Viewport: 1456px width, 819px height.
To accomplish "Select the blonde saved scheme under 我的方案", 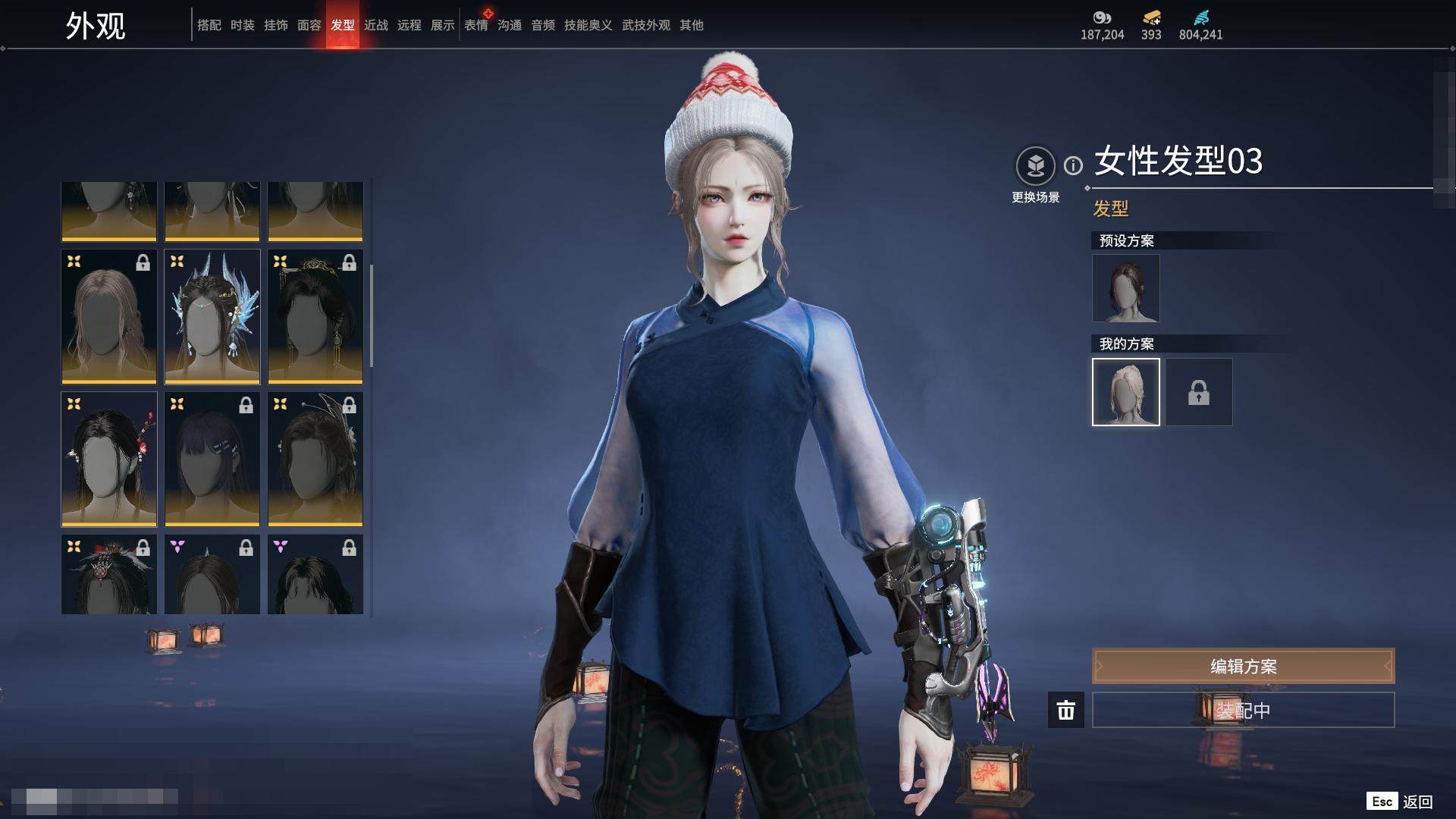I will click(1125, 391).
